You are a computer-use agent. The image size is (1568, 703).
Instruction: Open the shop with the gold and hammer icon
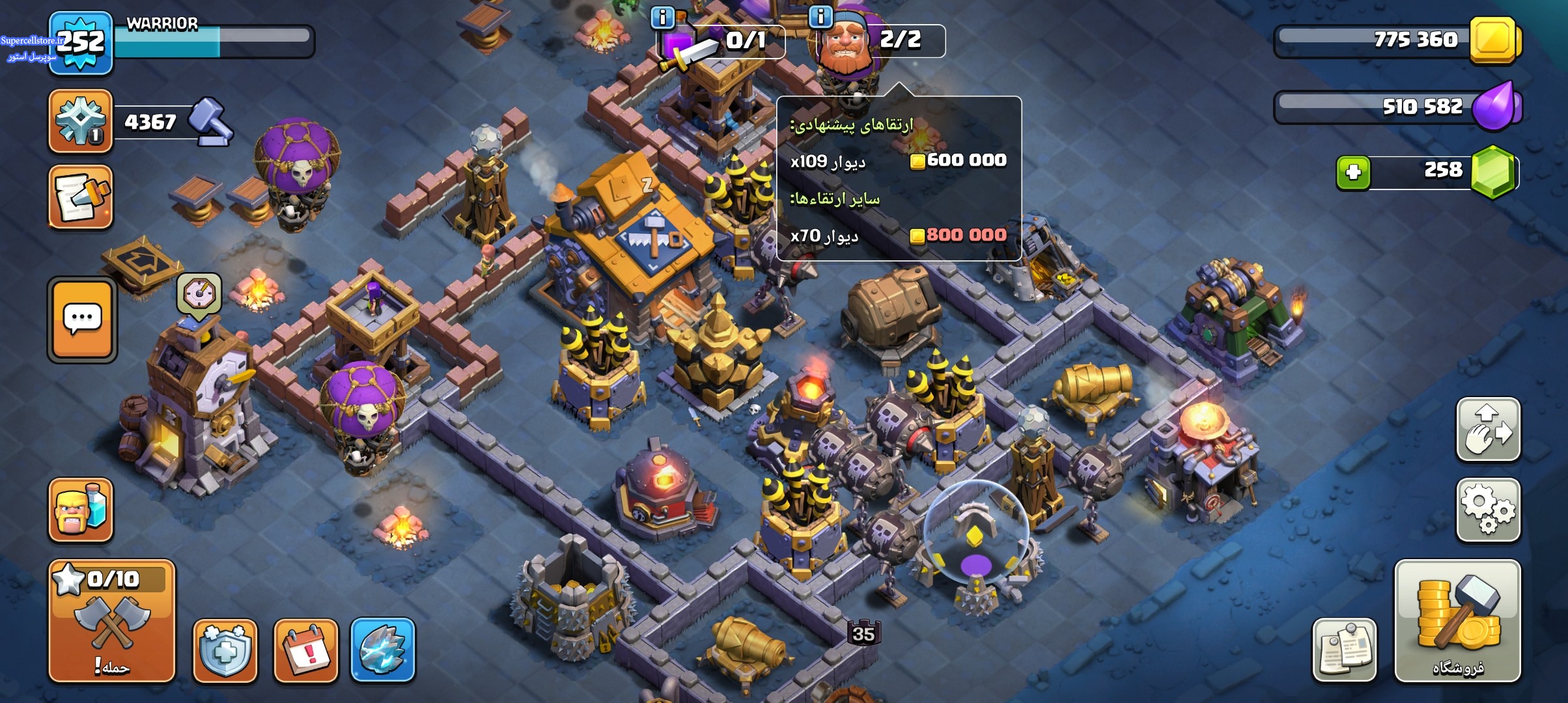1457,620
